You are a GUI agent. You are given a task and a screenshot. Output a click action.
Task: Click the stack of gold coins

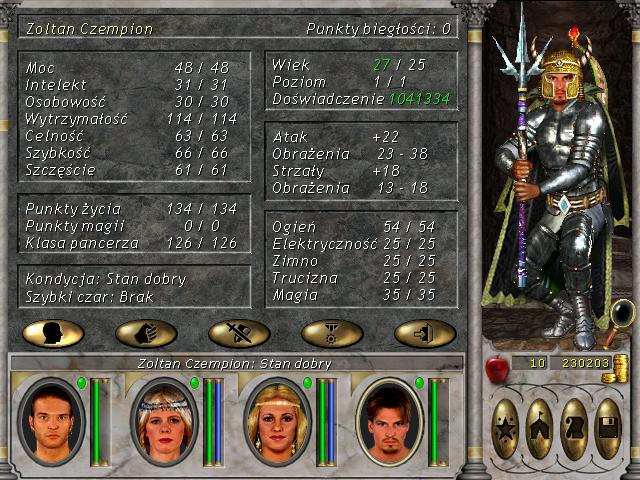pos(620,363)
